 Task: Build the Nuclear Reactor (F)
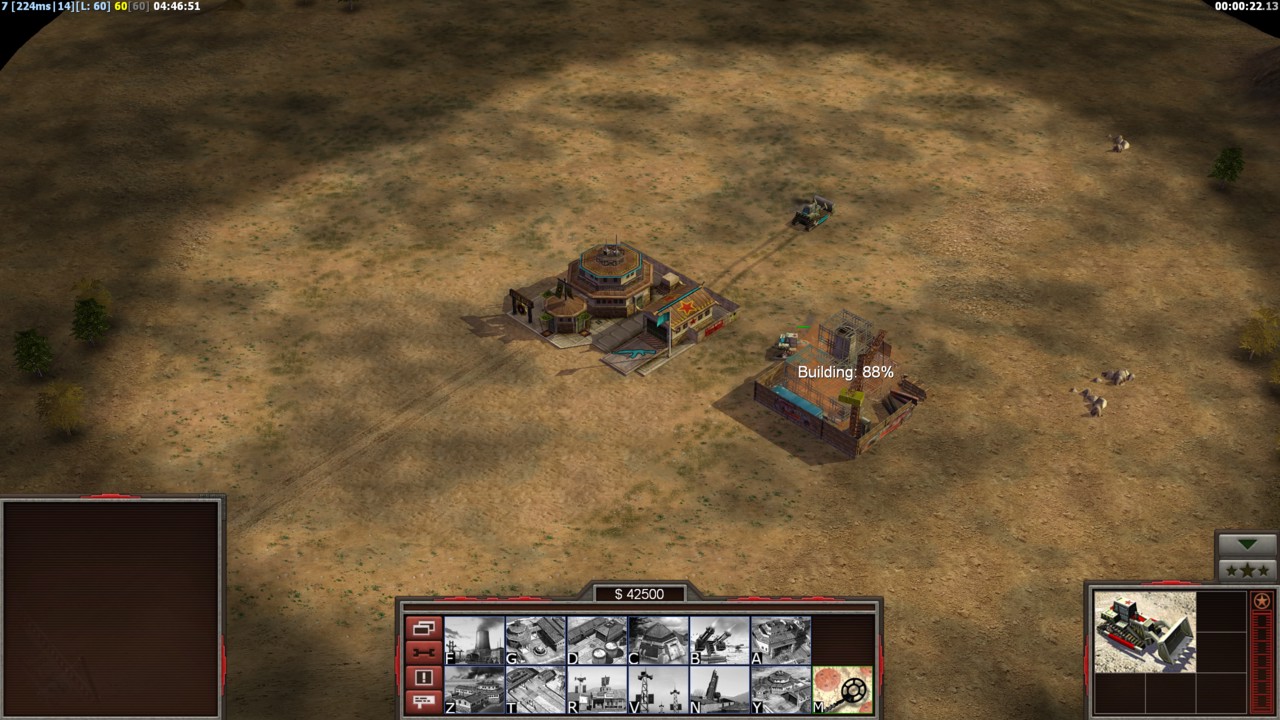[474, 641]
